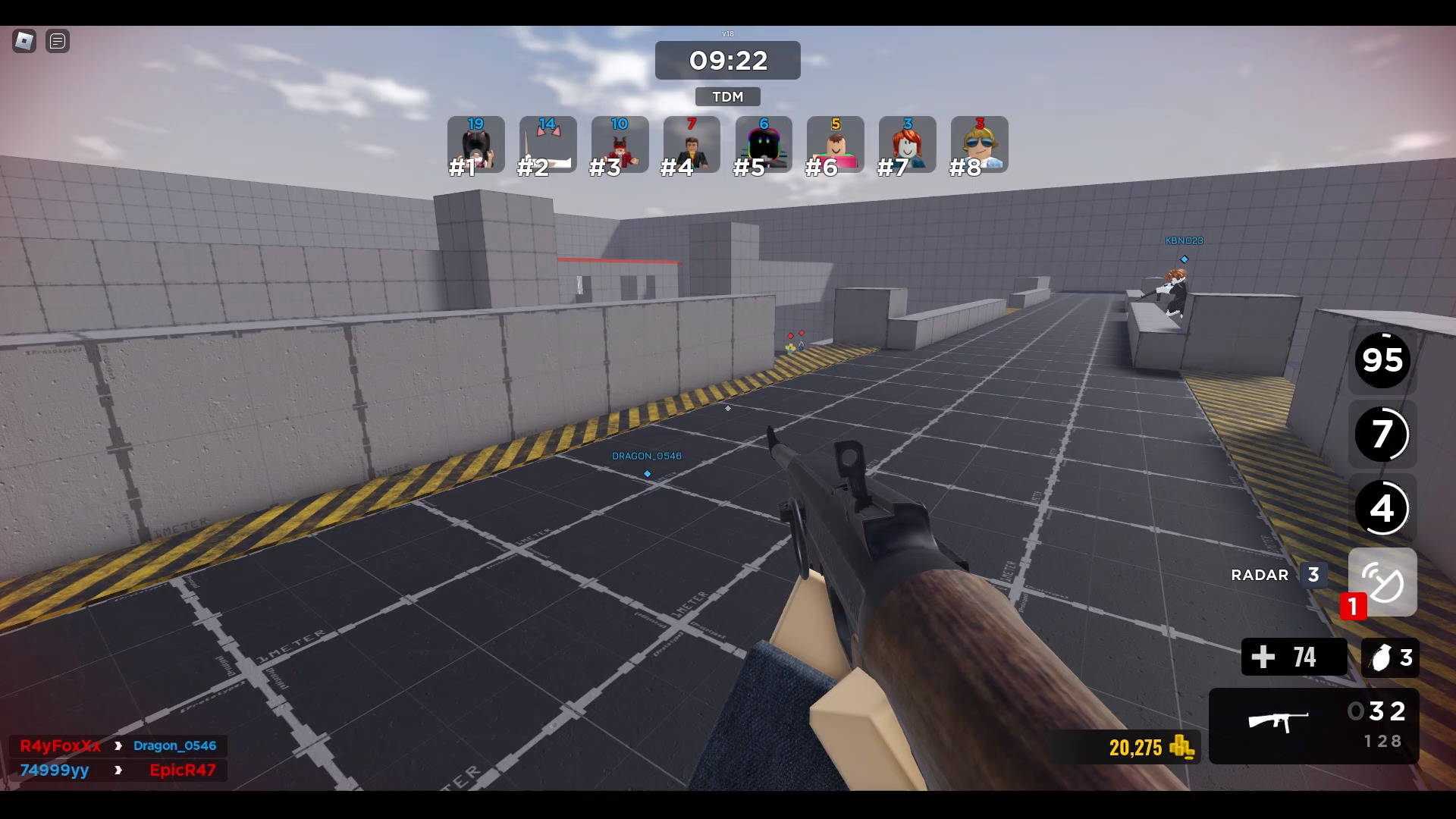The image size is (1456, 819).
Task: Select player ranked #1 on the leaderboard
Action: point(476,144)
